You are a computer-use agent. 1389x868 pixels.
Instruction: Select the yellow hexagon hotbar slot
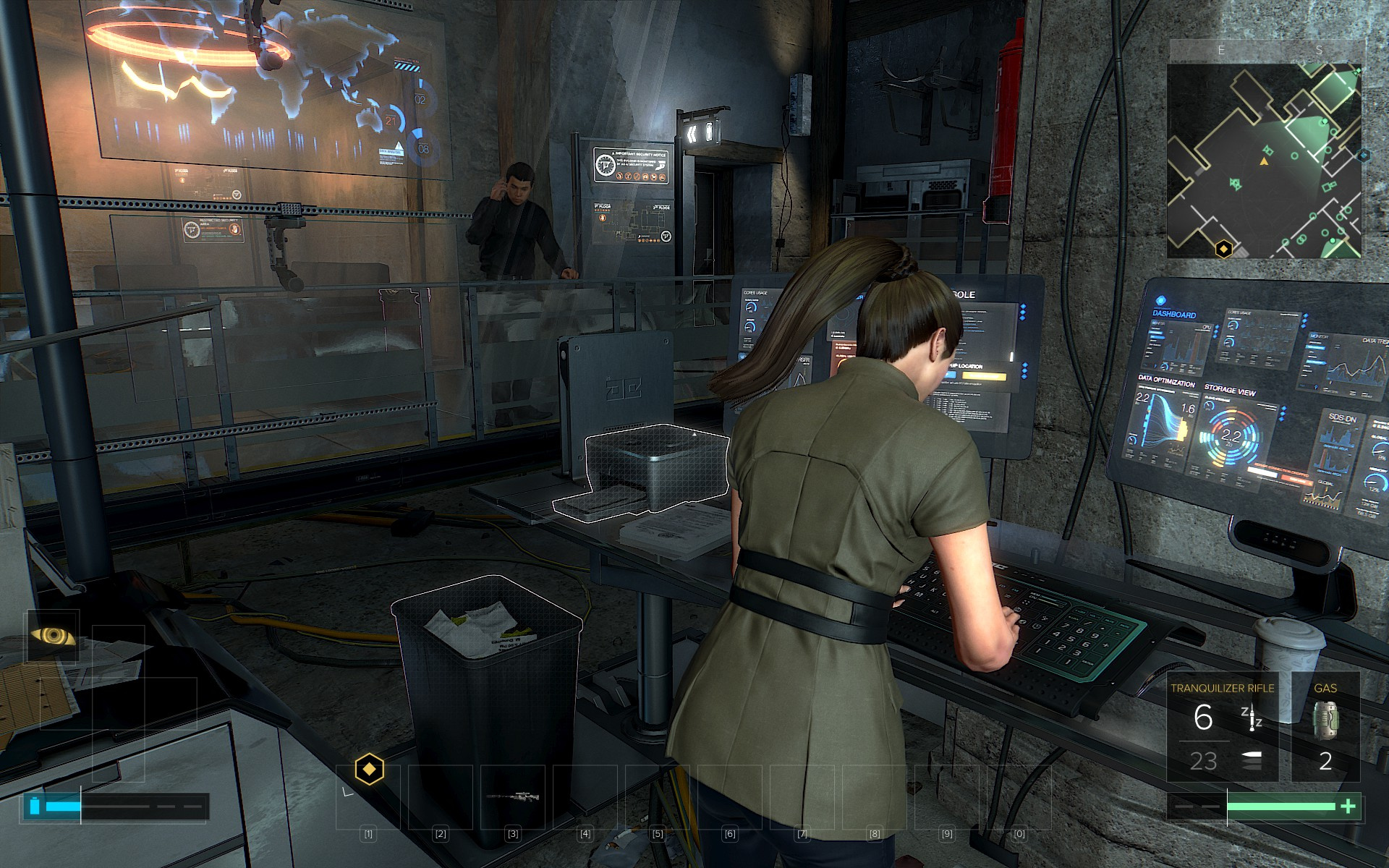[369, 769]
